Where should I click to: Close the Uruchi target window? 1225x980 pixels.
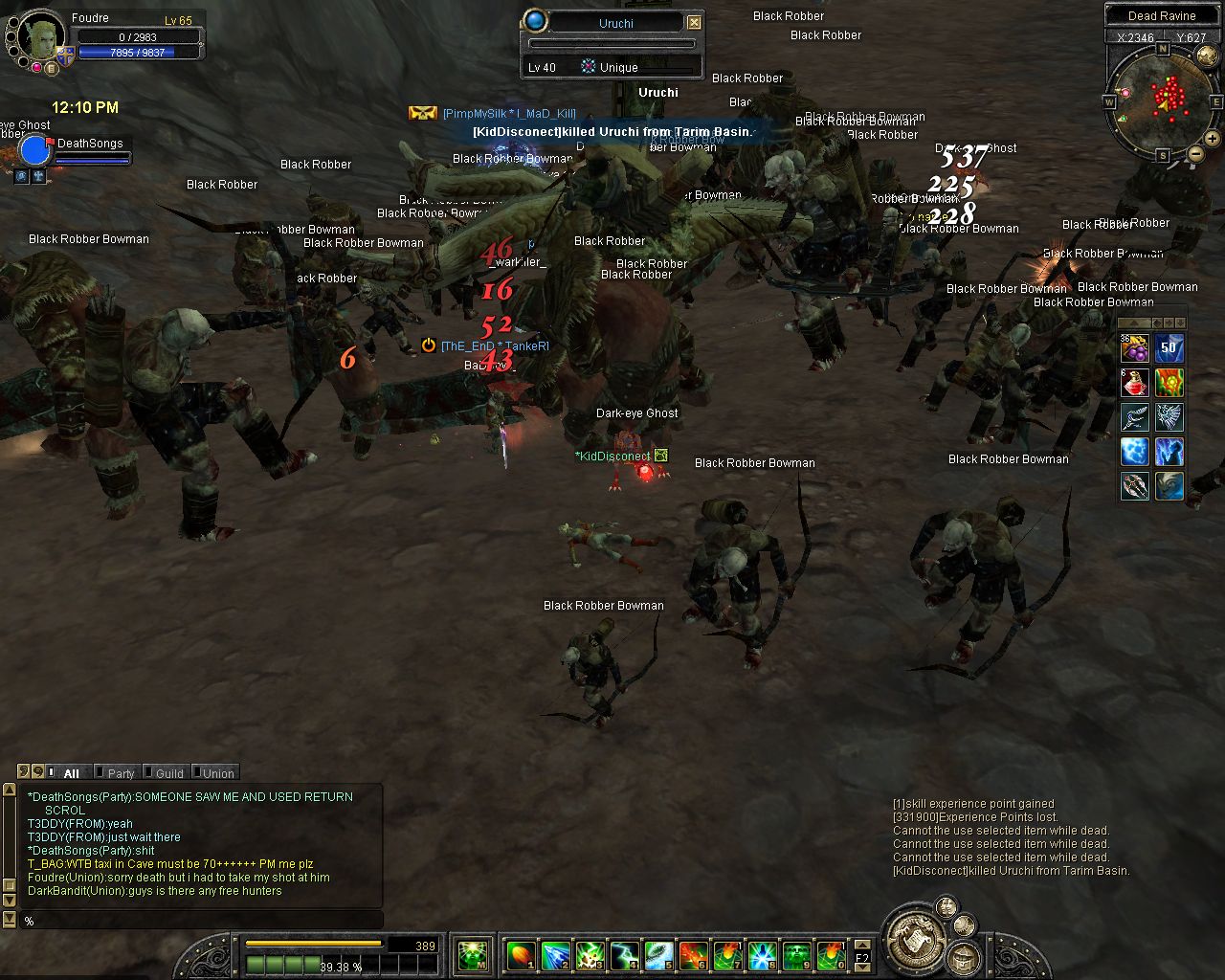click(695, 22)
